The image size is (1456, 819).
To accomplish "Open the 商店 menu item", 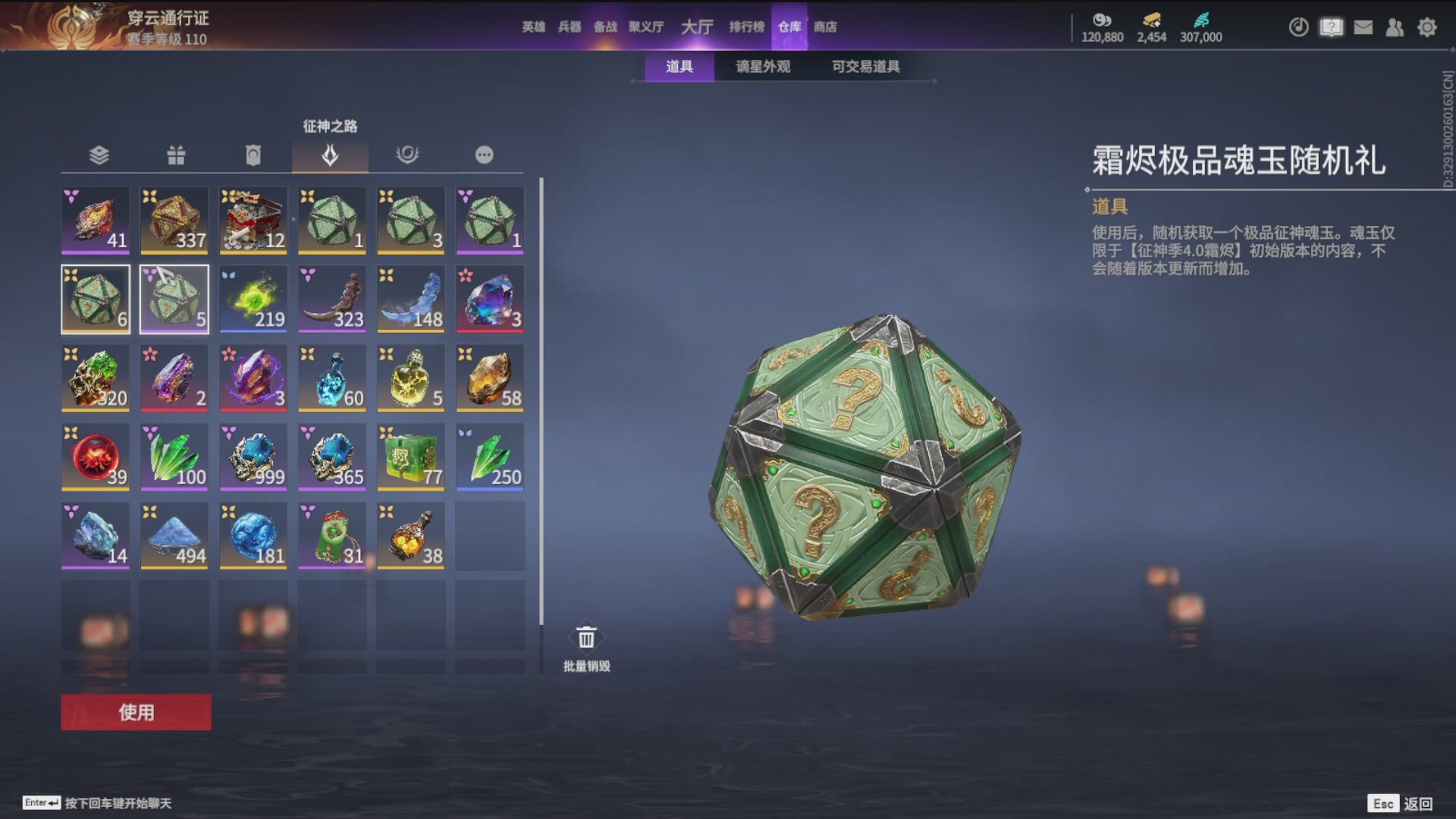I will (825, 27).
